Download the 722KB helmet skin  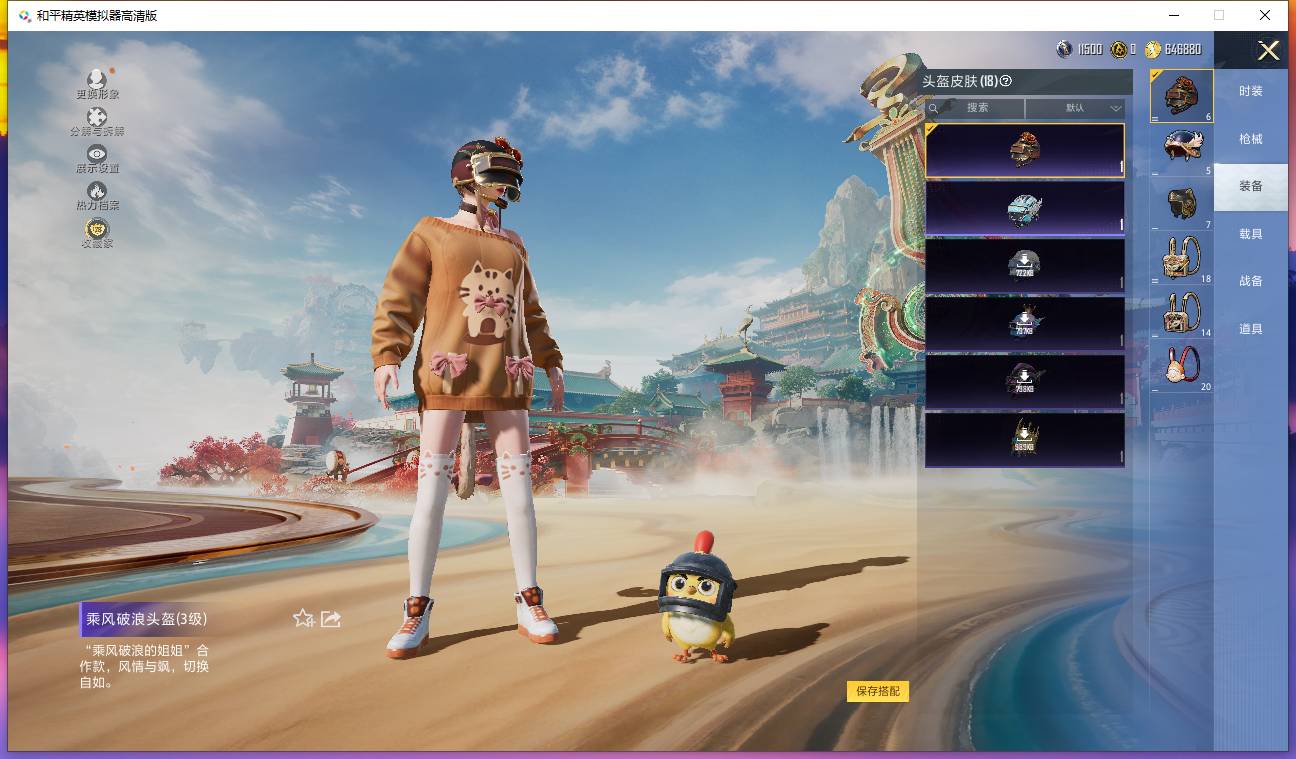[x=1024, y=265]
